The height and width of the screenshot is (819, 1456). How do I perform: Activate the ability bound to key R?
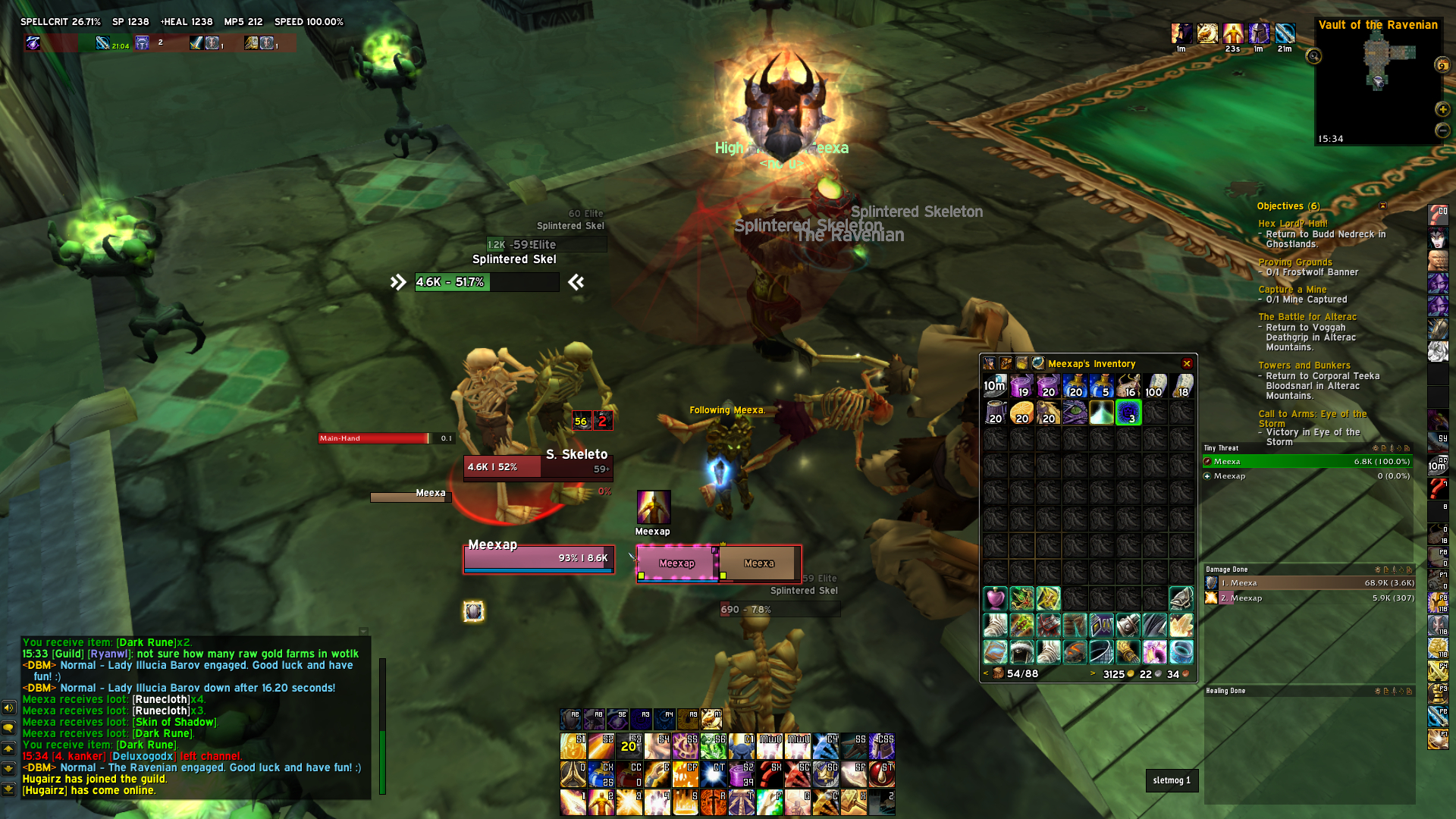click(714, 802)
